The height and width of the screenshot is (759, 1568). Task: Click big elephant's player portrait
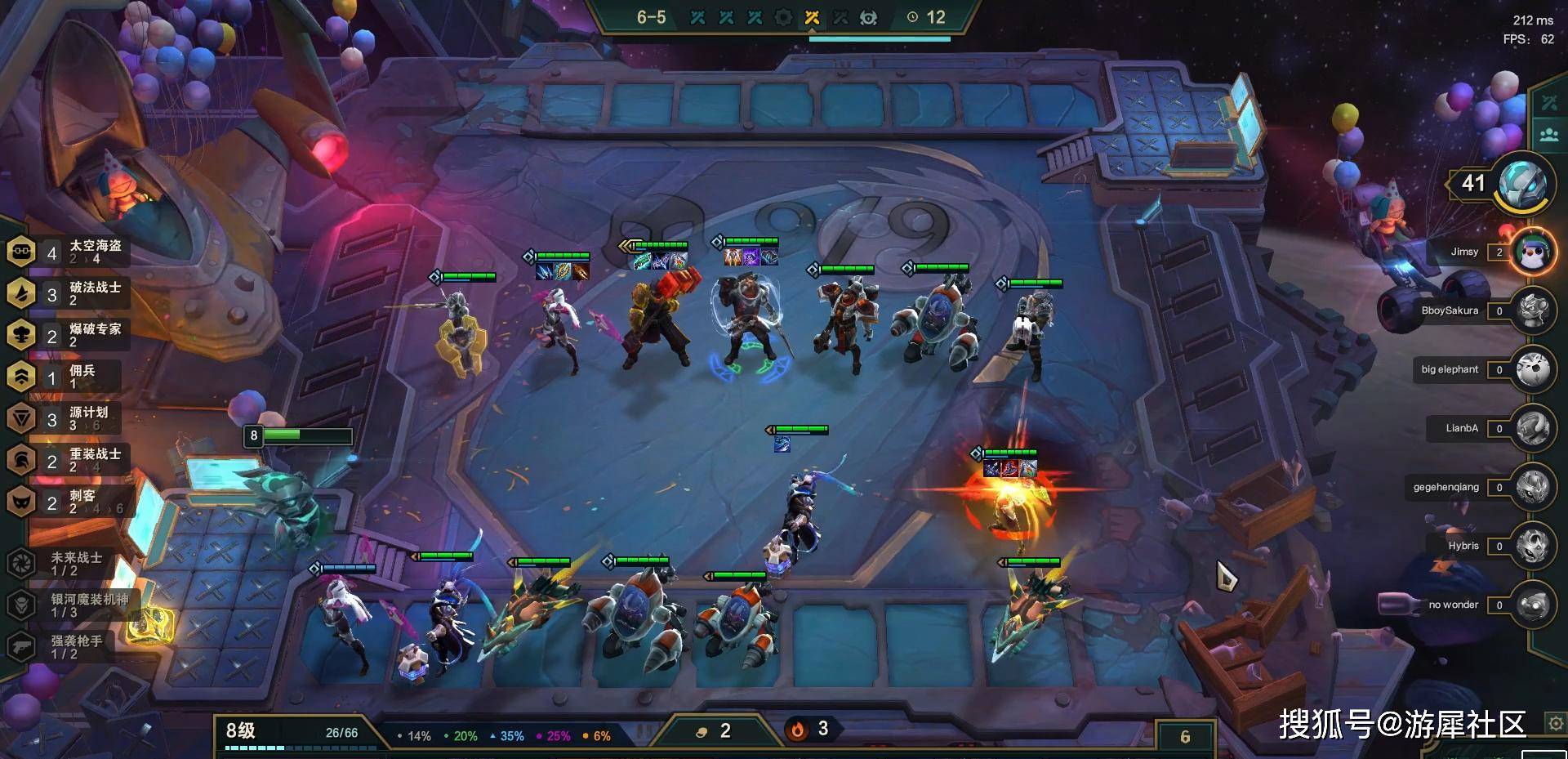[1533, 369]
